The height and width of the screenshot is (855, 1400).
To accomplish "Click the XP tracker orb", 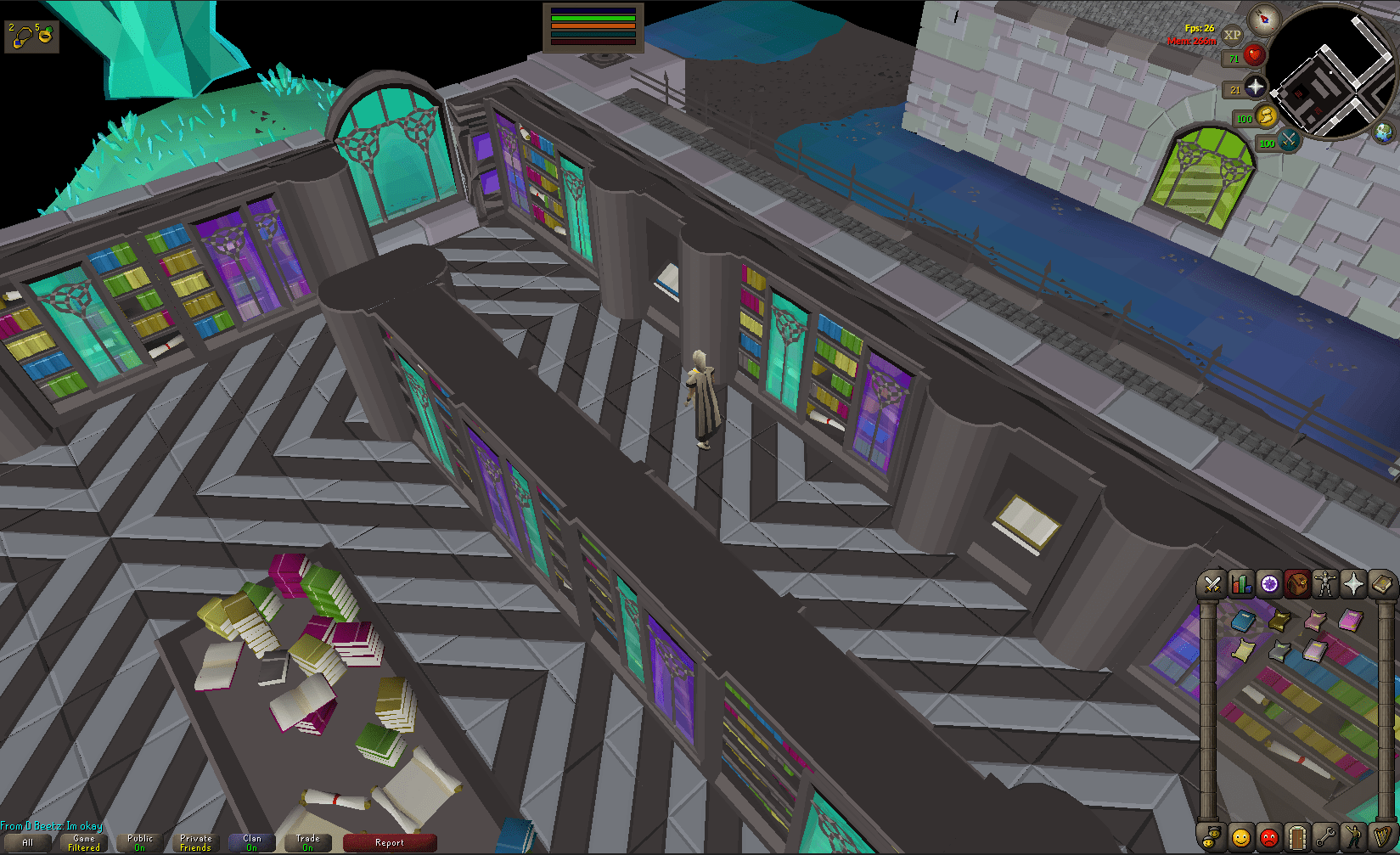I will pos(1232,36).
